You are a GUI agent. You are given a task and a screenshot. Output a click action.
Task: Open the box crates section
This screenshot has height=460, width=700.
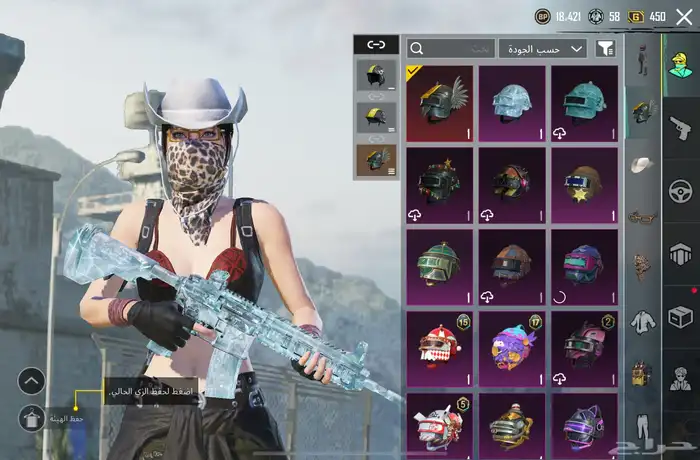(680, 317)
